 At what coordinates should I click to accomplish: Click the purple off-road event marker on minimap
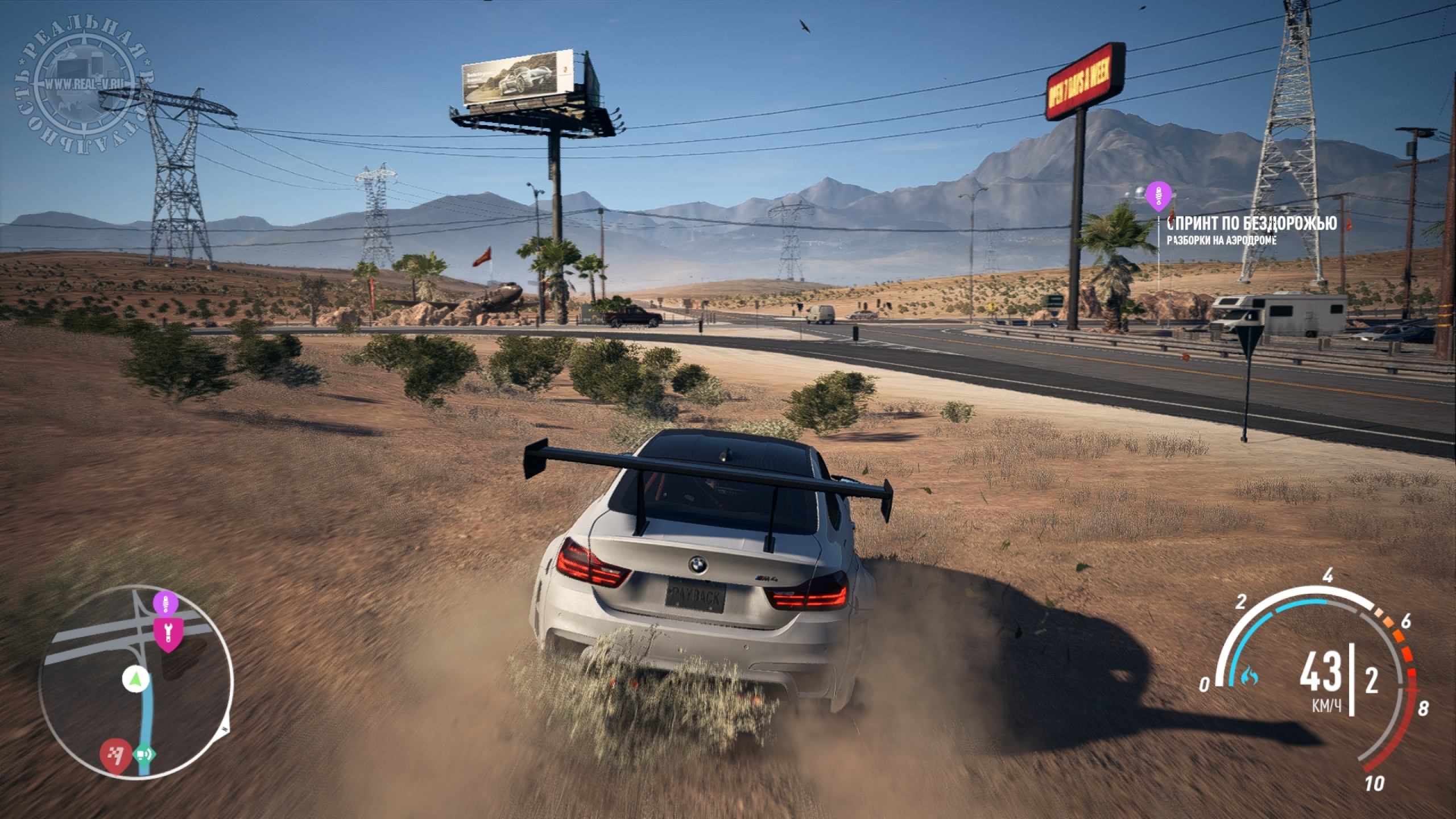point(165,603)
